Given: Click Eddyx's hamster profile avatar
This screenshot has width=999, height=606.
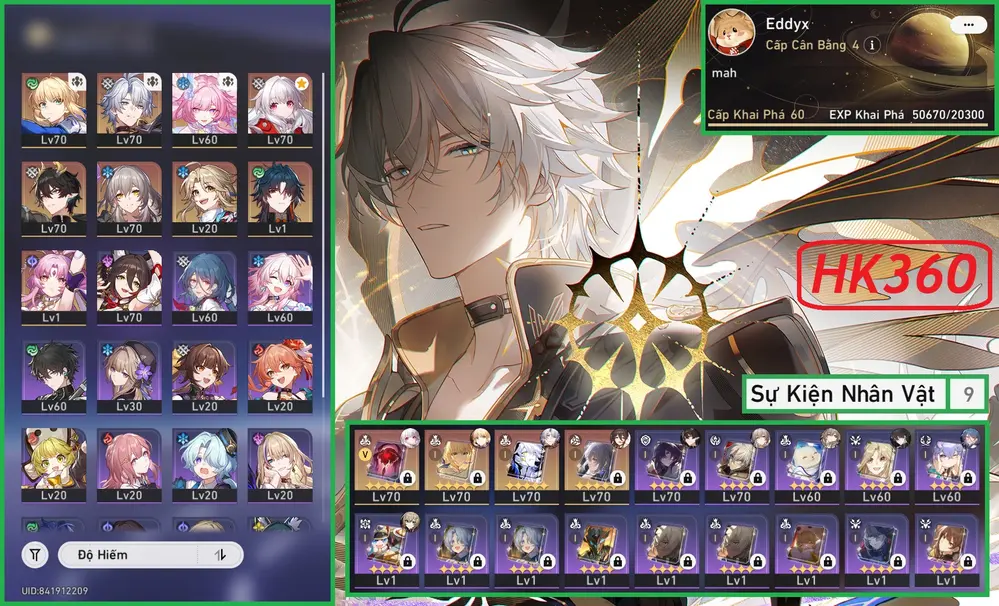Looking at the screenshot, I should (733, 37).
